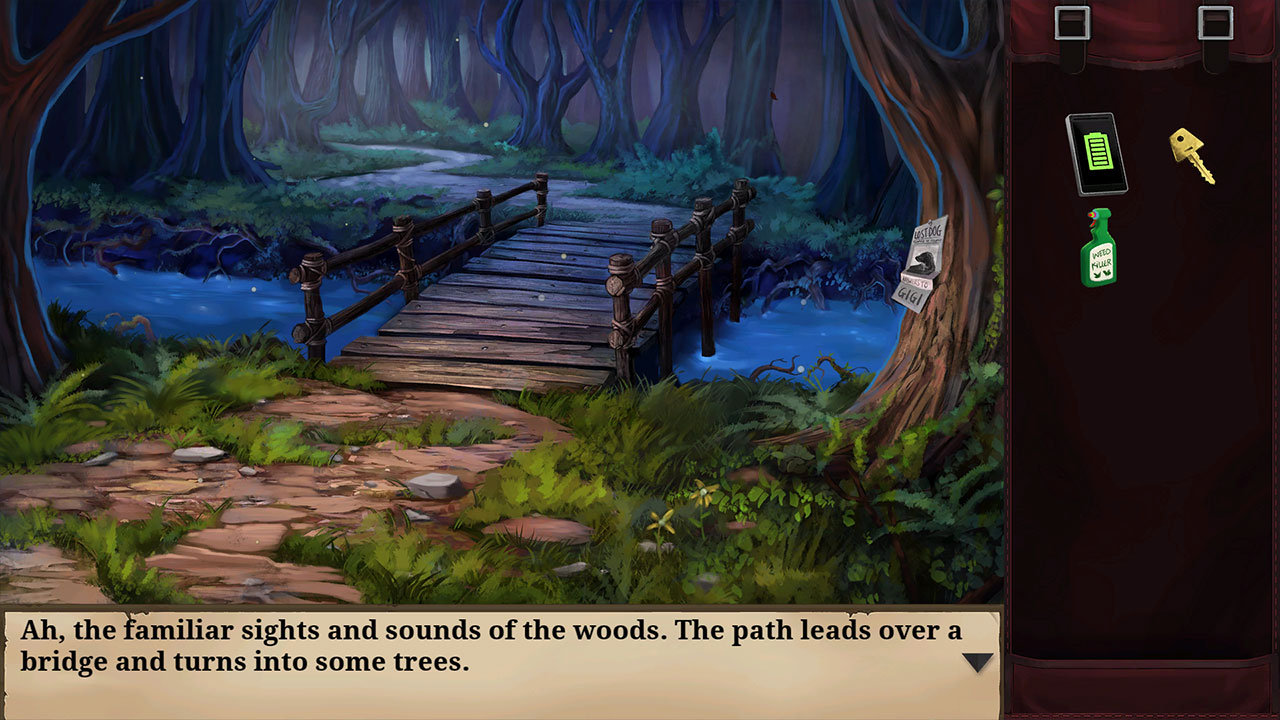The height and width of the screenshot is (720, 1280).
Task: Click the dog picture on the Lost Dog flyer
Action: [926, 261]
